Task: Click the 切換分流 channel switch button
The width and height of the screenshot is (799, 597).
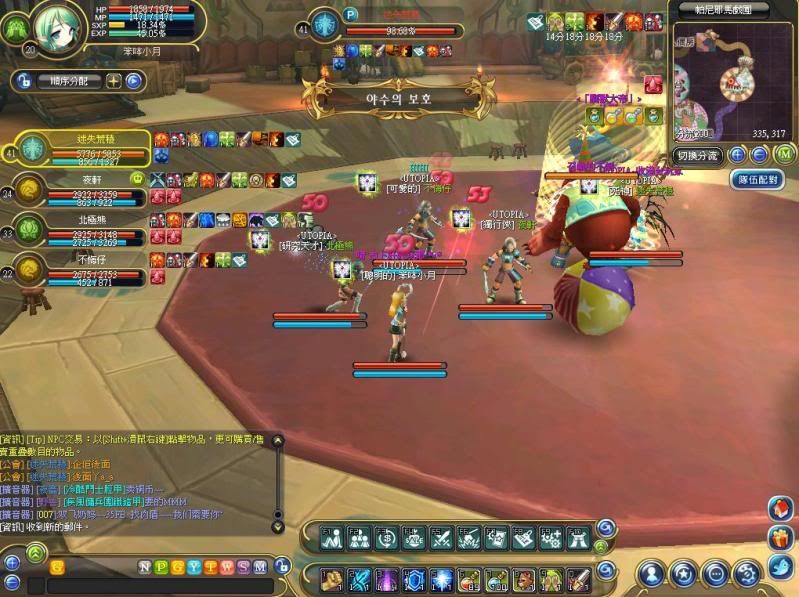Action: 698,155
